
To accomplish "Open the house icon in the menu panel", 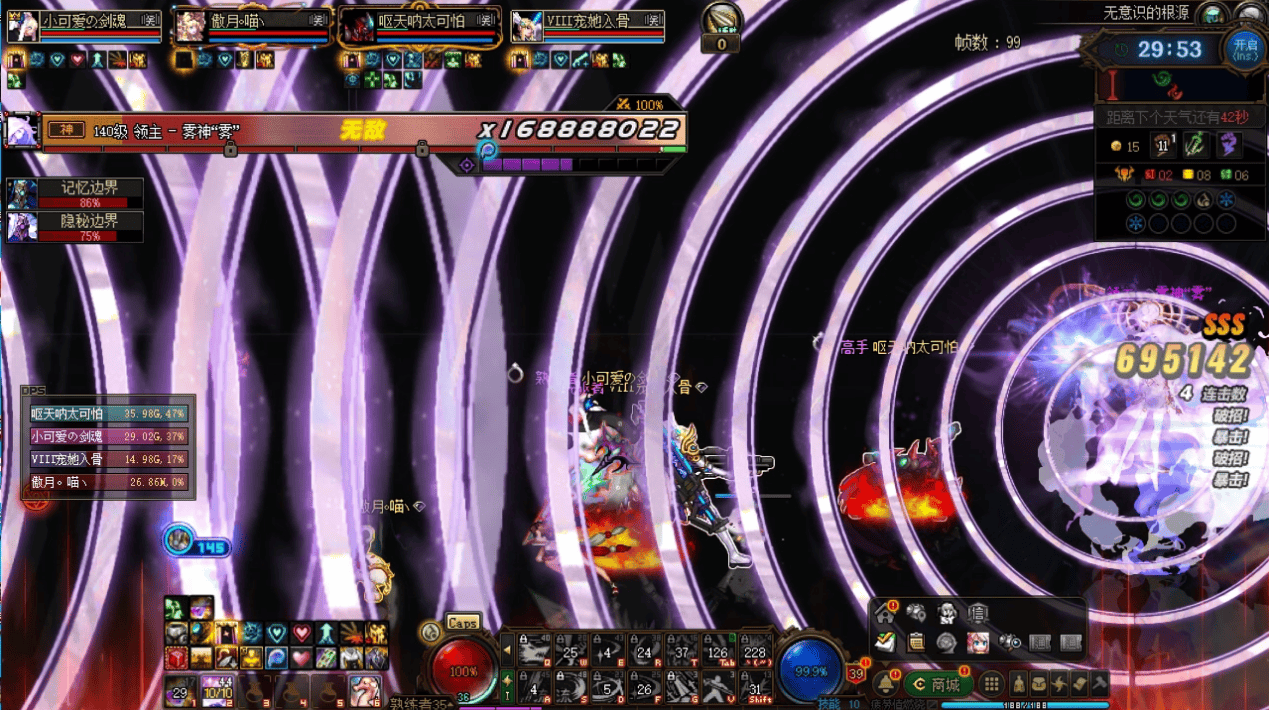I will (x=884, y=612).
